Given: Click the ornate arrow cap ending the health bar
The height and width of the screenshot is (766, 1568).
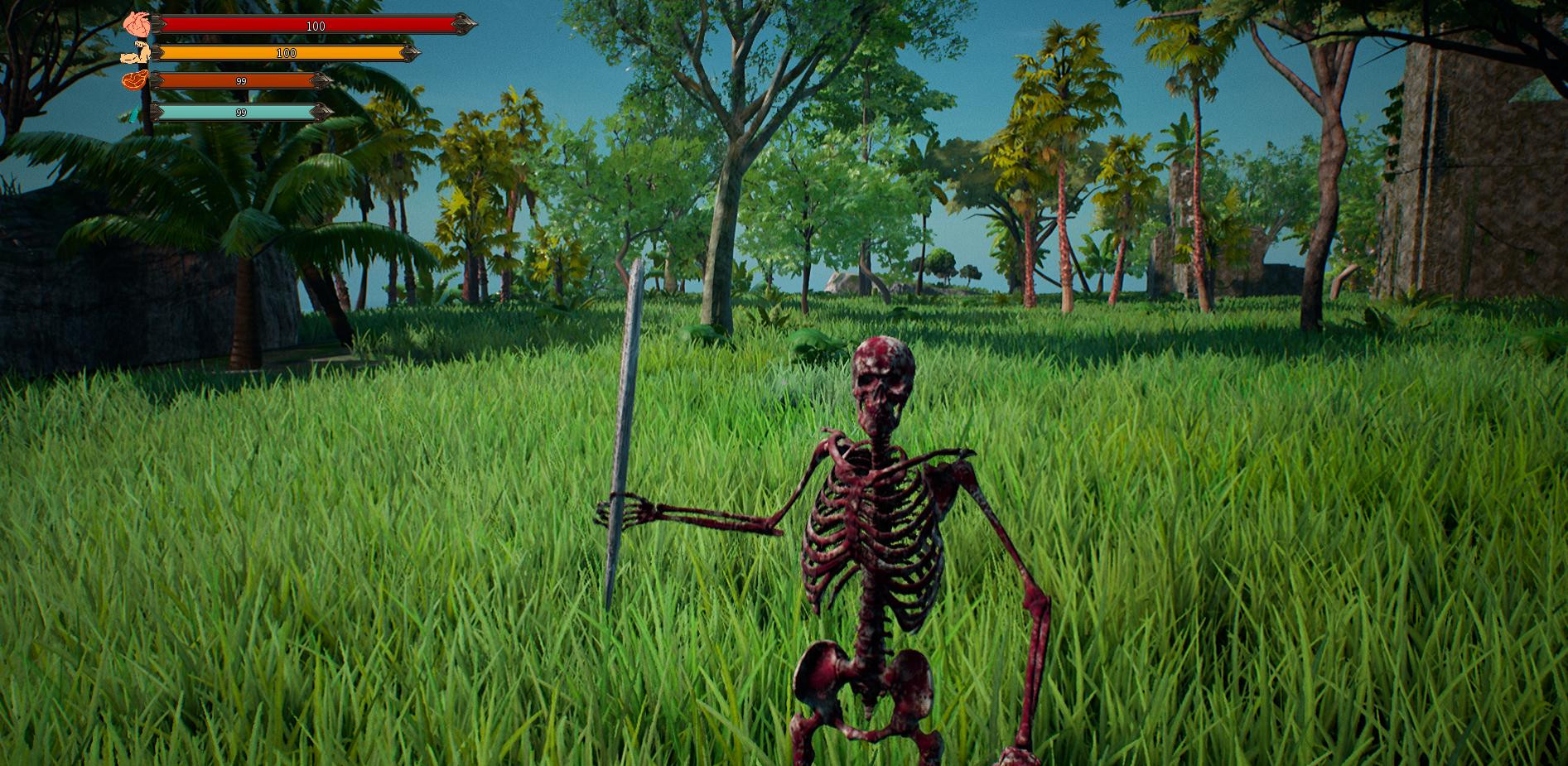Looking at the screenshot, I should 462,26.
